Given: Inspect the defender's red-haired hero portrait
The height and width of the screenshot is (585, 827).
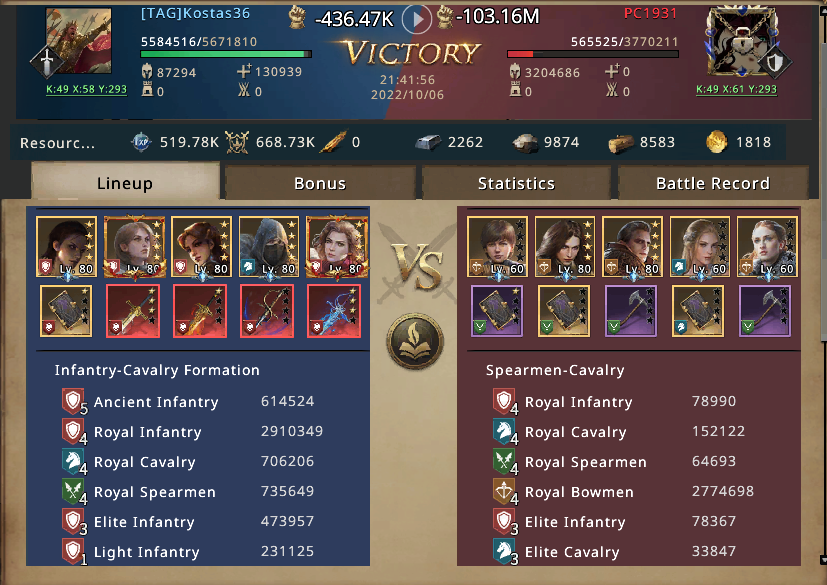Looking at the screenshot, I should (765, 246).
